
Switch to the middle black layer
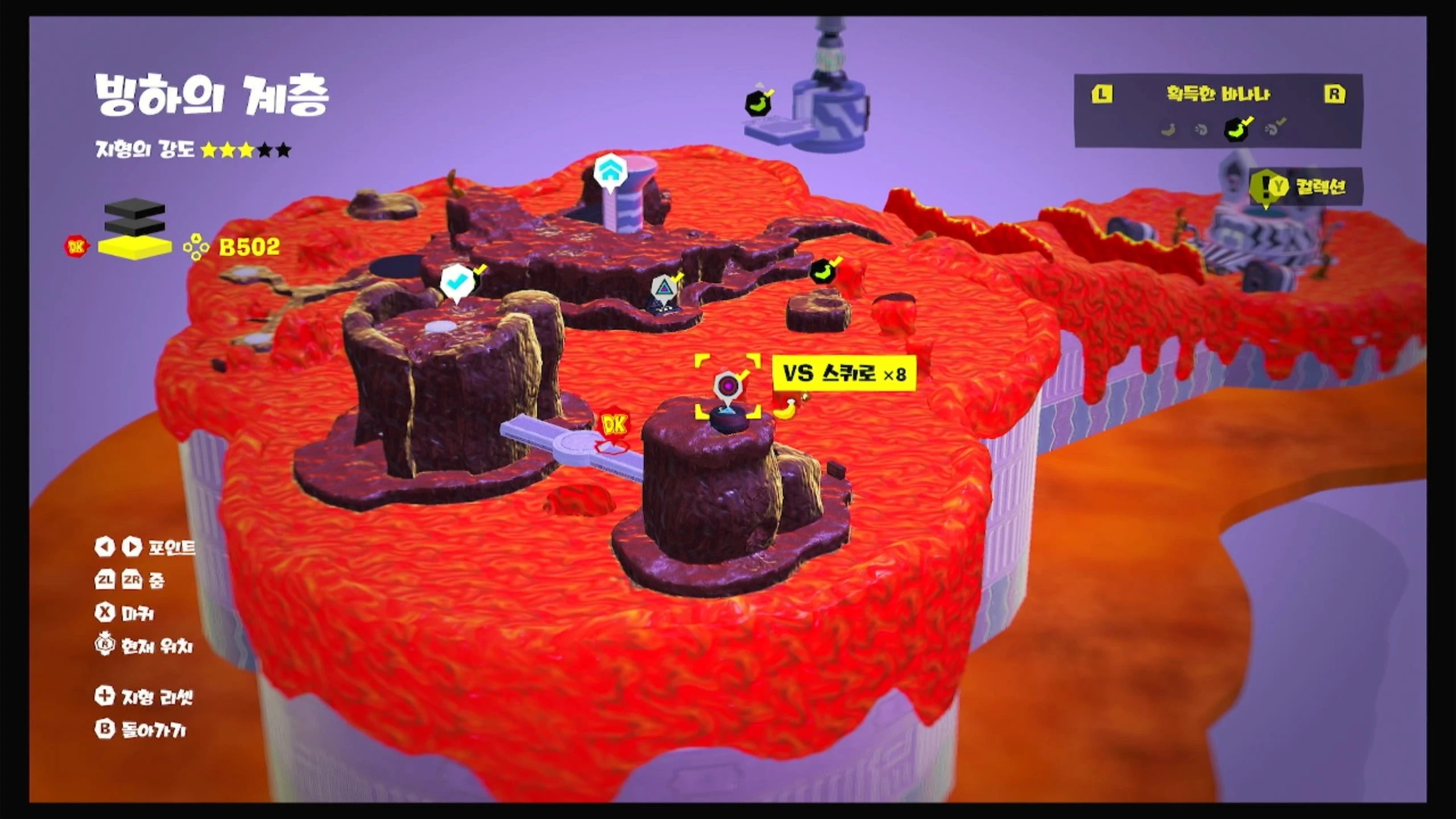135,226
